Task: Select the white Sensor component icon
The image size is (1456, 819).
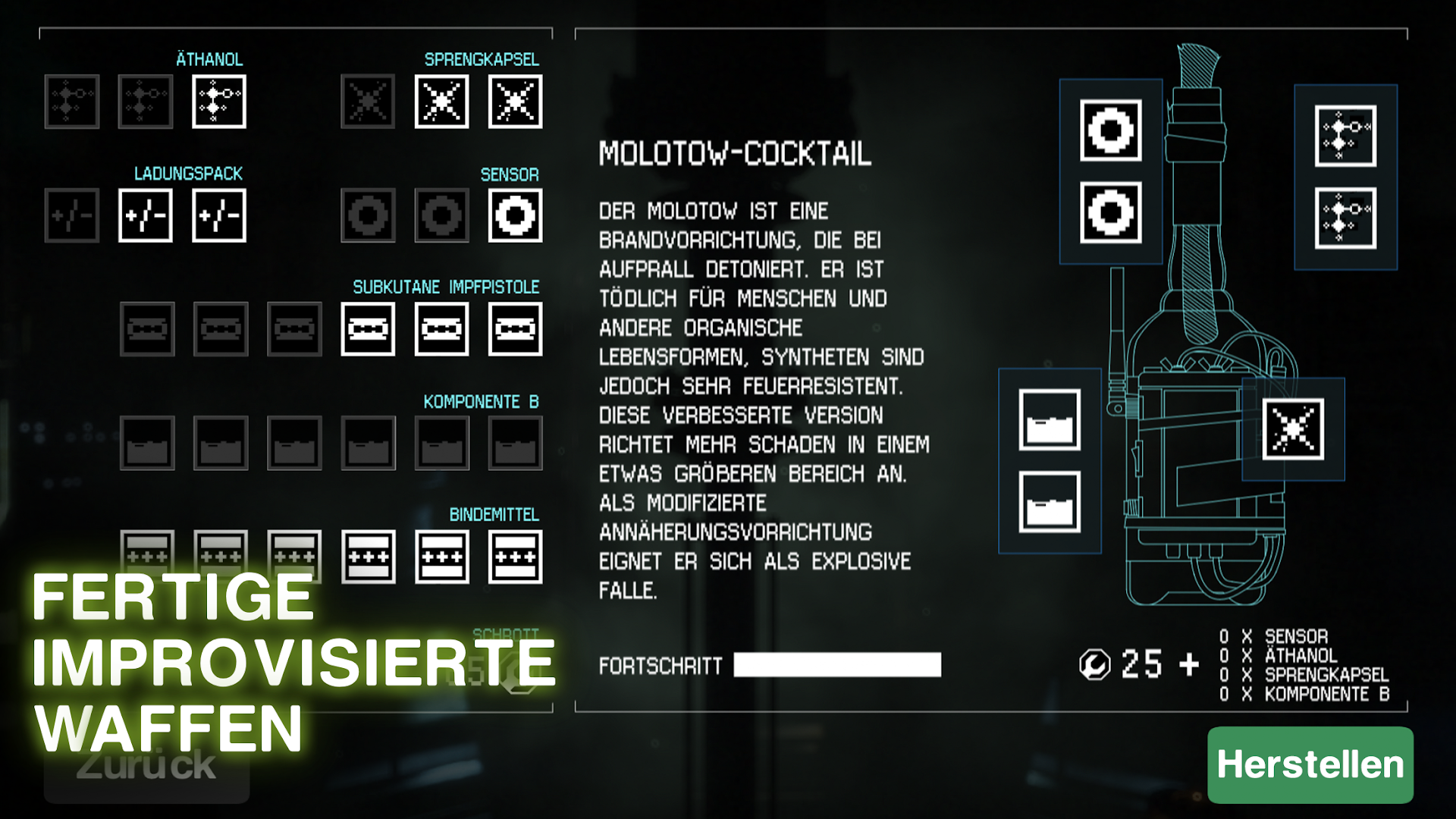Action: point(515,215)
